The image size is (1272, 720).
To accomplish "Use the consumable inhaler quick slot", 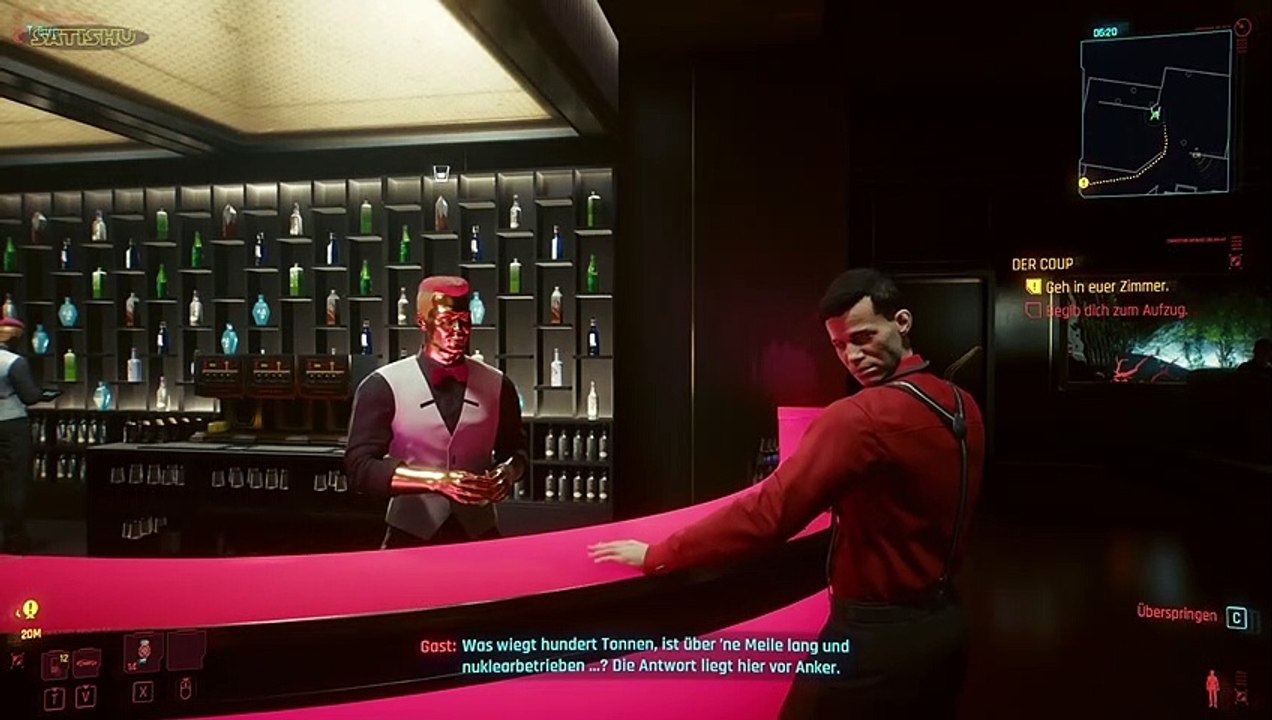I will coord(143,651).
